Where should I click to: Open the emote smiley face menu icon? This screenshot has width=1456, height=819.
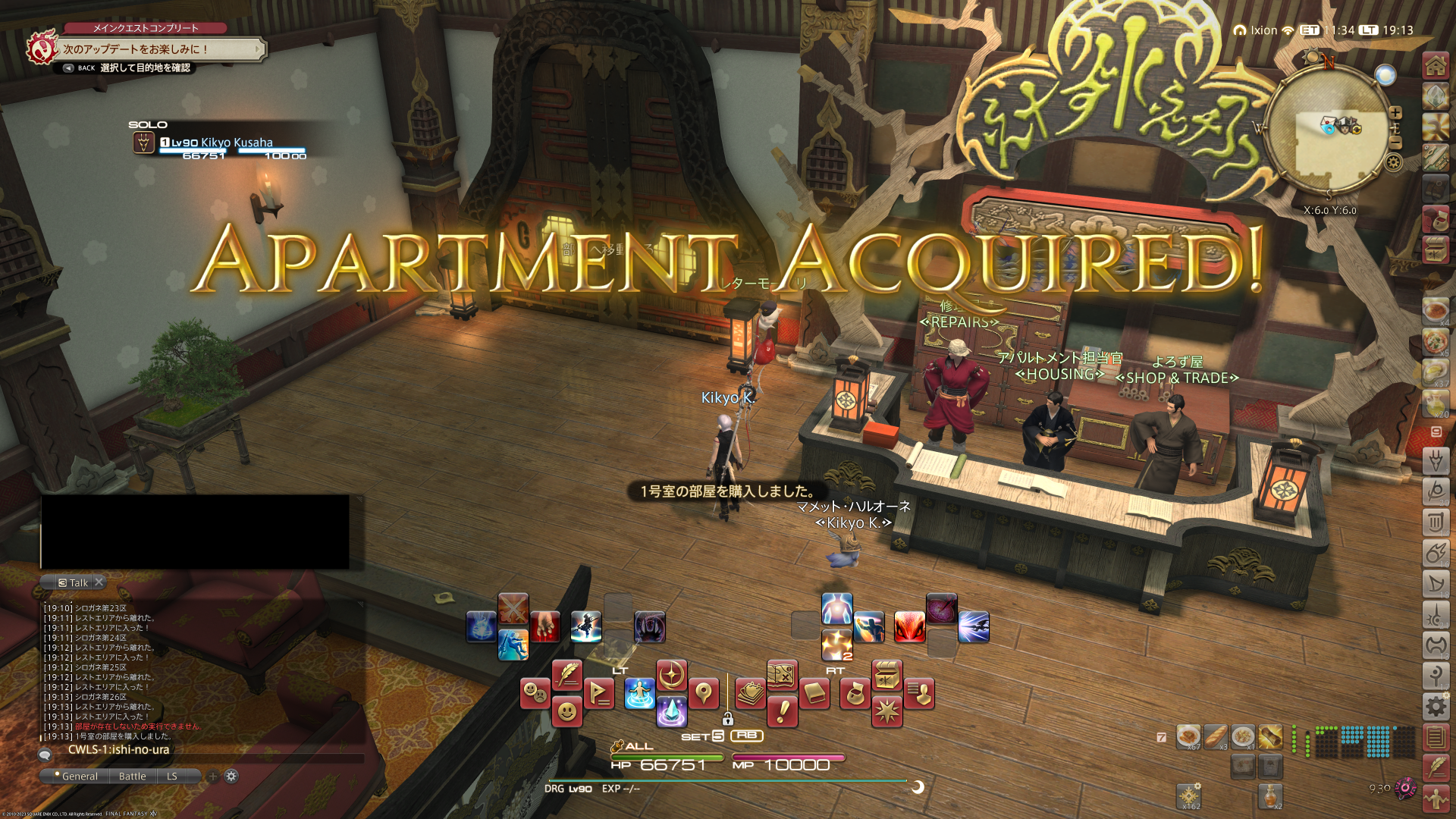pyautogui.click(x=566, y=712)
